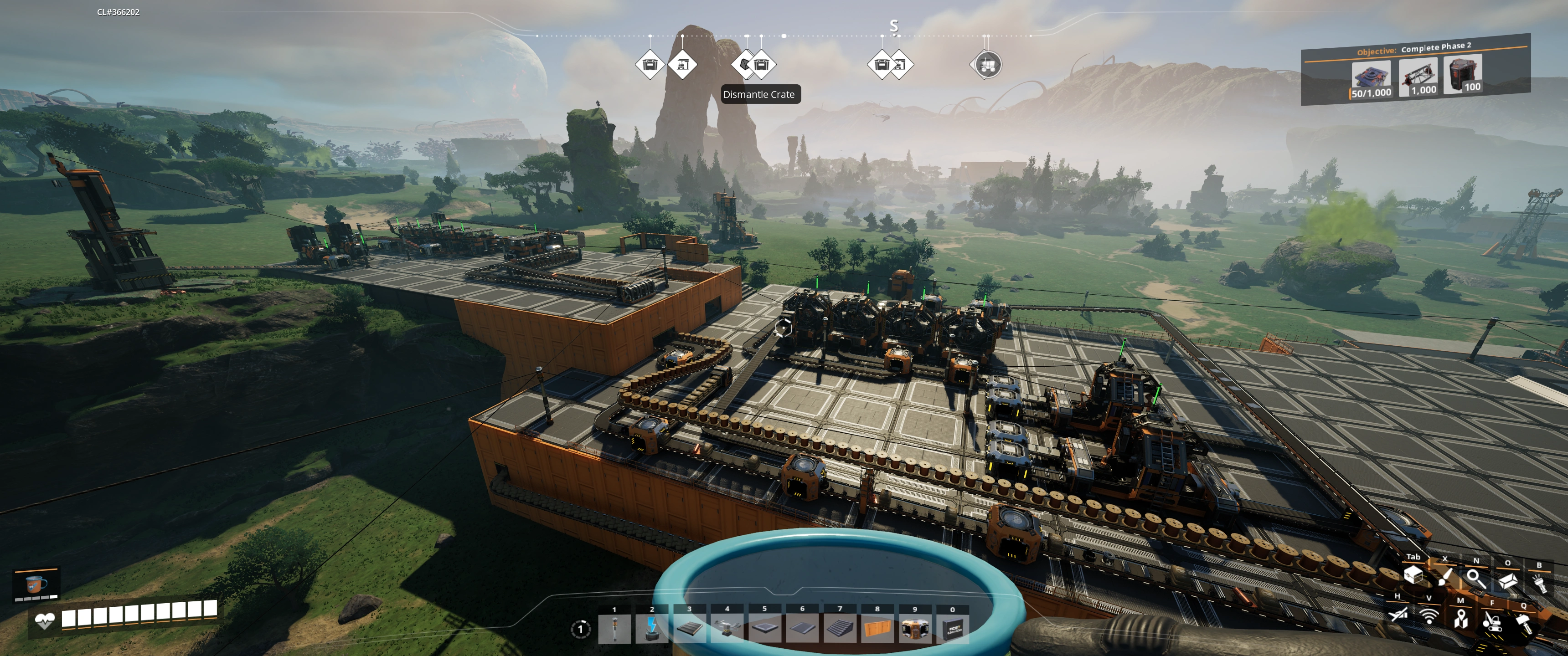The image size is (1568, 656).
Task: Open the magnifying glass search icon
Action: click(1475, 578)
